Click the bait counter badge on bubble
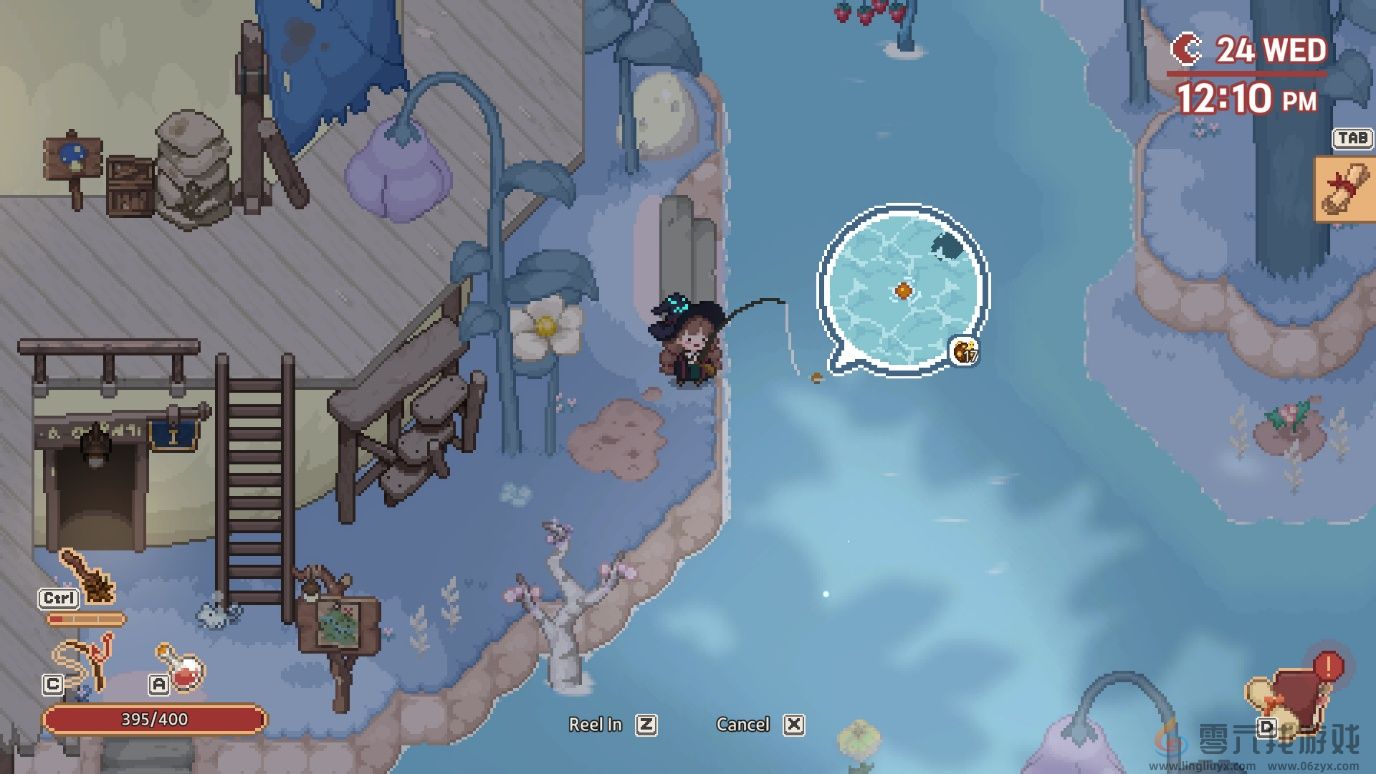The width and height of the screenshot is (1376, 774). [x=965, y=352]
